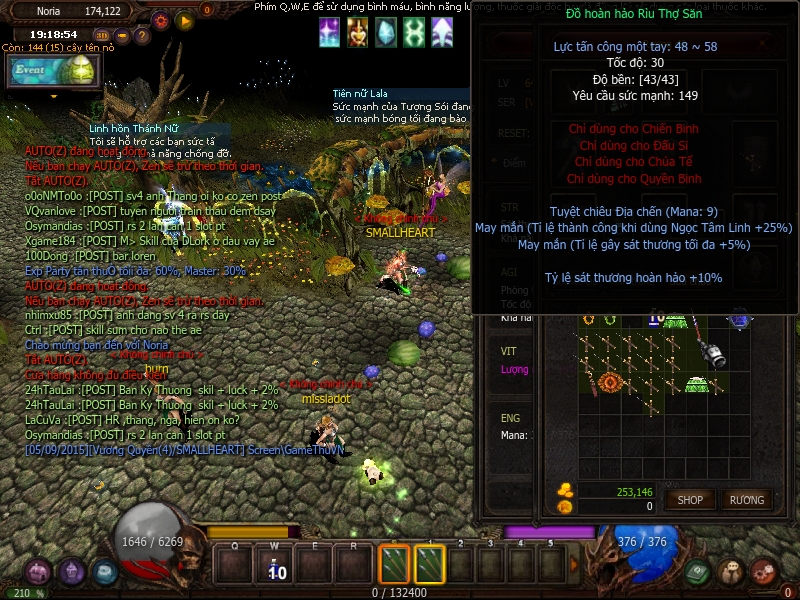
Task: Click the red-brown gear icon at bottom right
Action: tap(764, 573)
